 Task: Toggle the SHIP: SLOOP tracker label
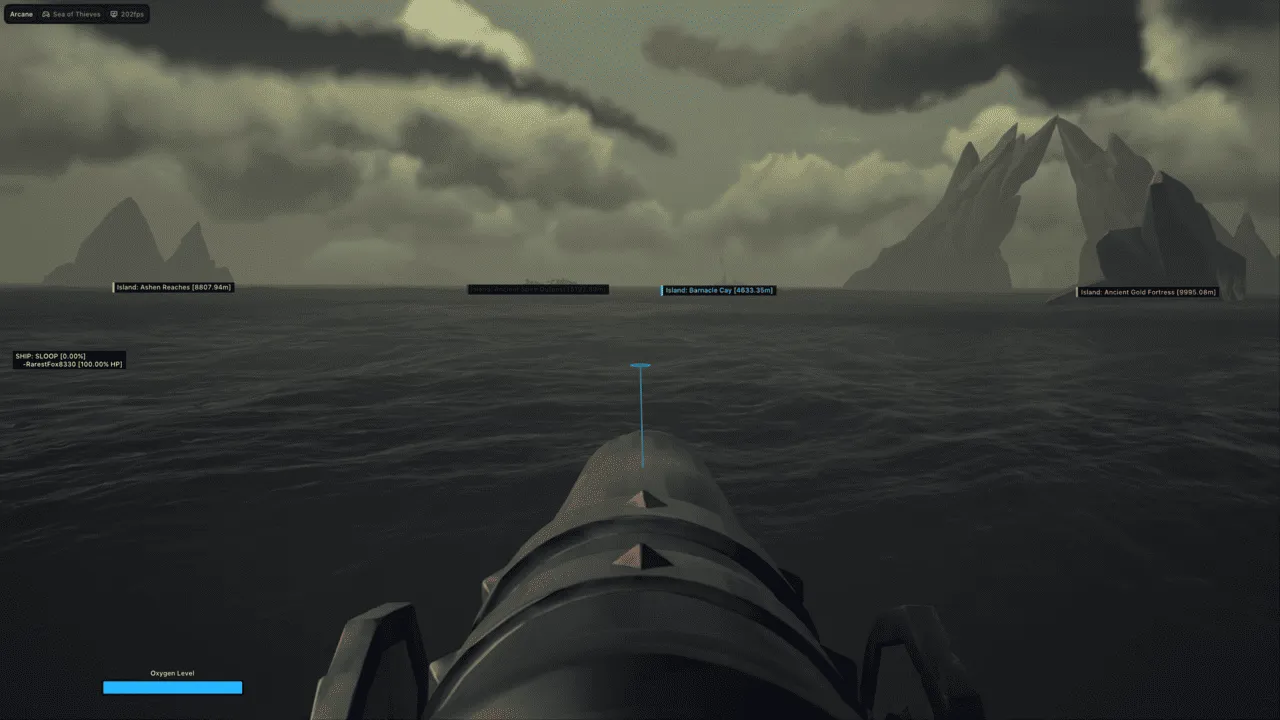click(49, 355)
